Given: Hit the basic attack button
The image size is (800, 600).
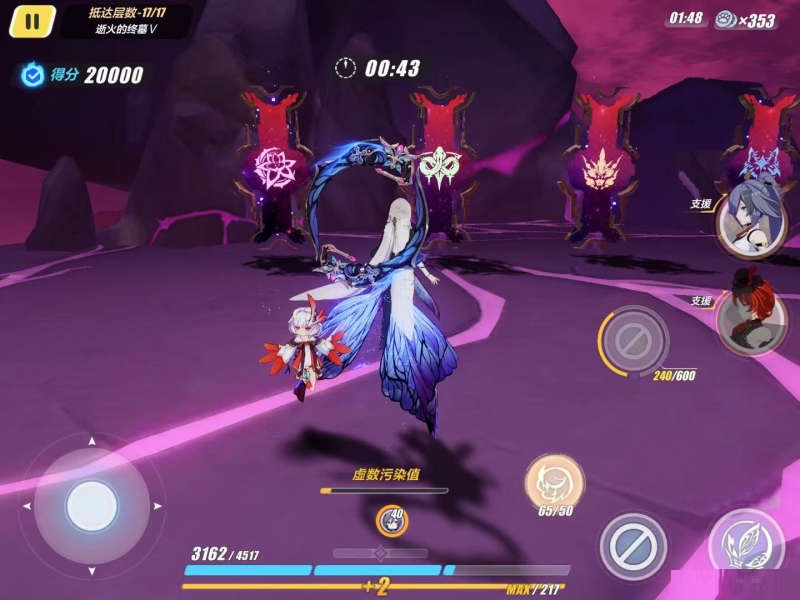Looking at the screenshot, I should click(x=745, y=545).
